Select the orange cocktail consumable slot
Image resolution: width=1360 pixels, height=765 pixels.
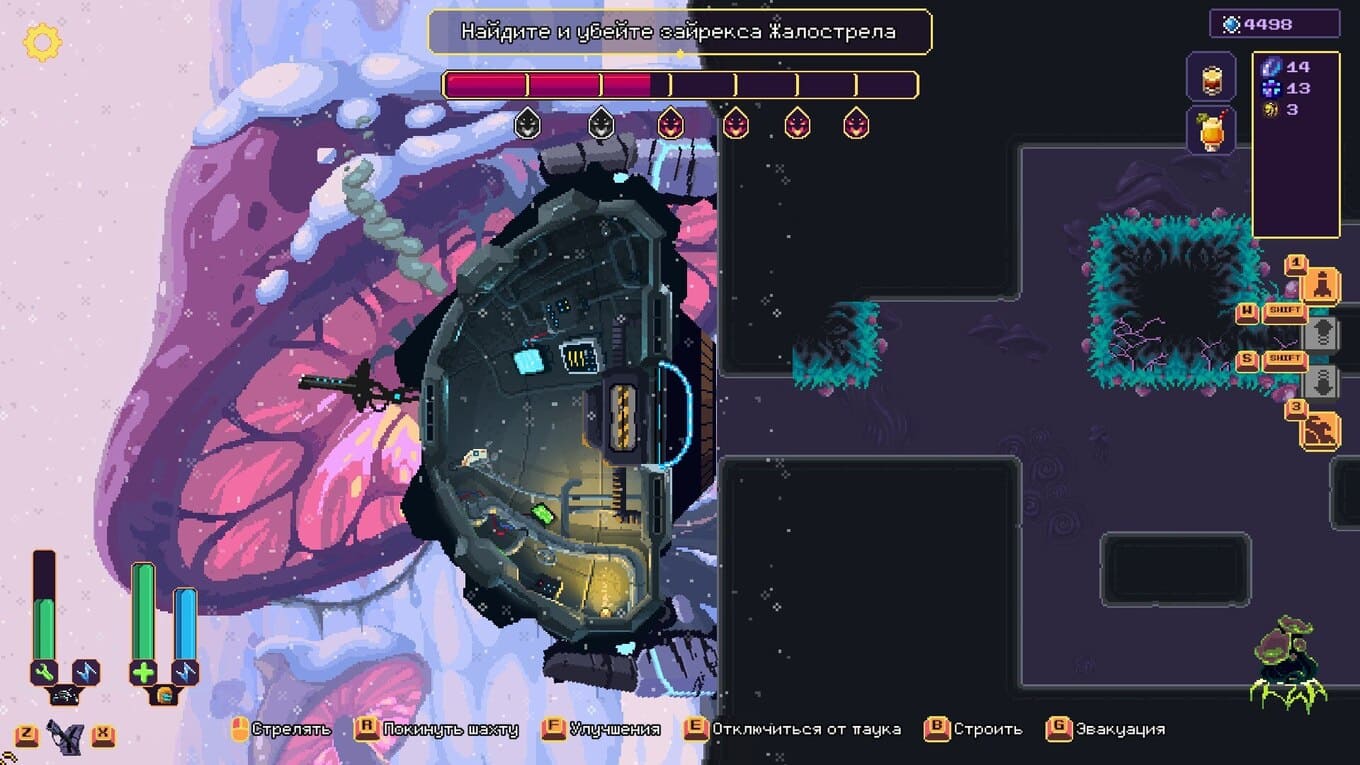1211,131
